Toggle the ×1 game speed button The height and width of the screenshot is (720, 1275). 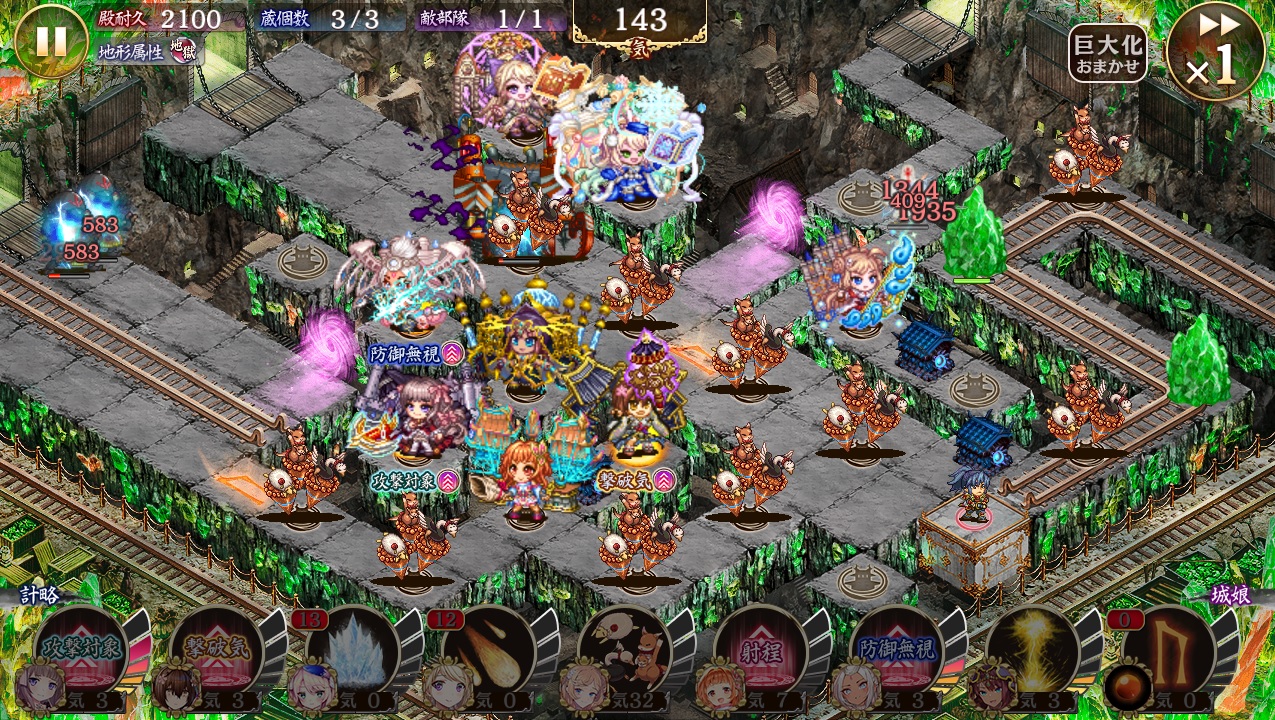[1215, 52]
